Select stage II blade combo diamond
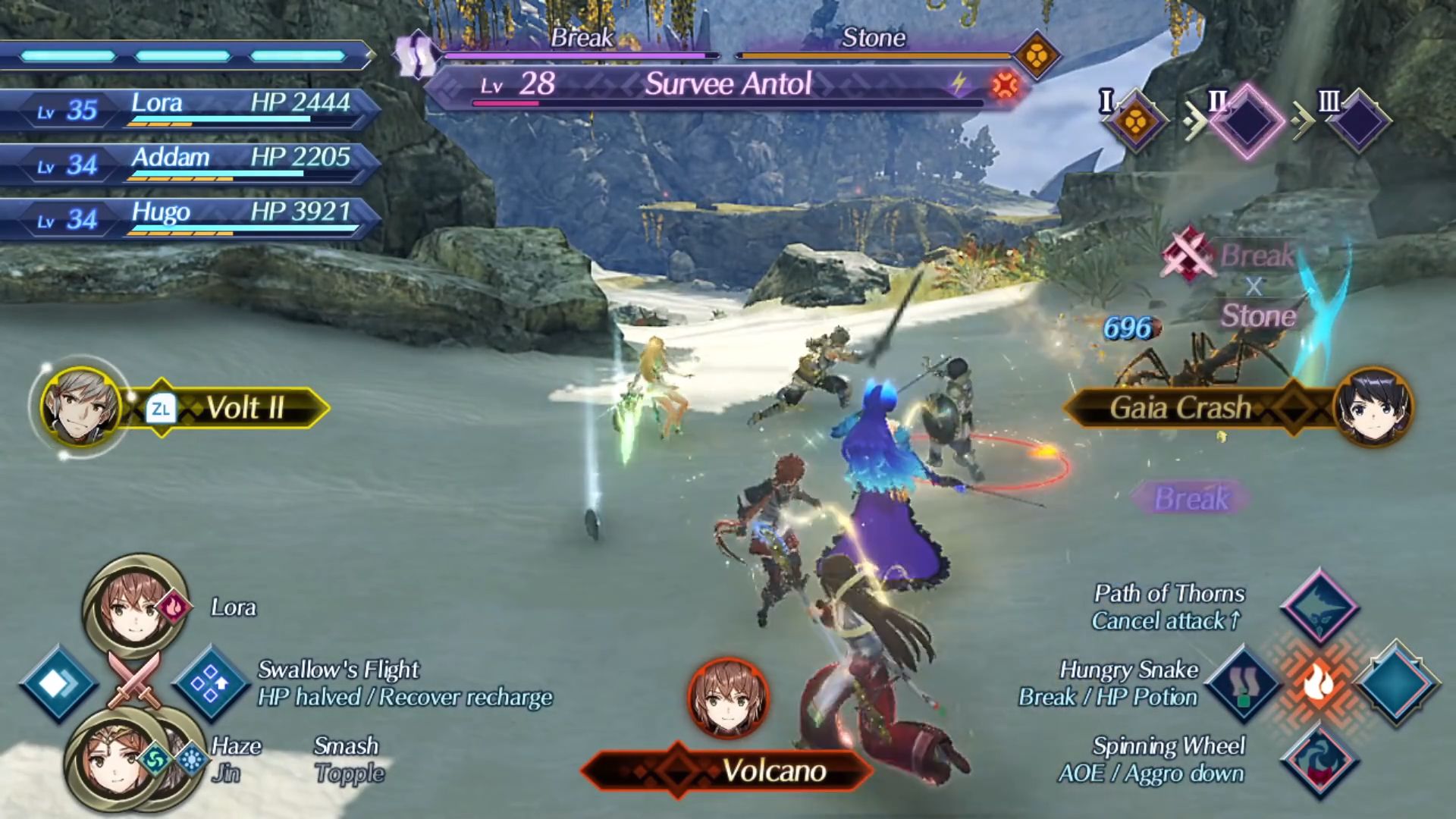The width and height of the screenshot is (1456, 819). (x=1247, y=121)
